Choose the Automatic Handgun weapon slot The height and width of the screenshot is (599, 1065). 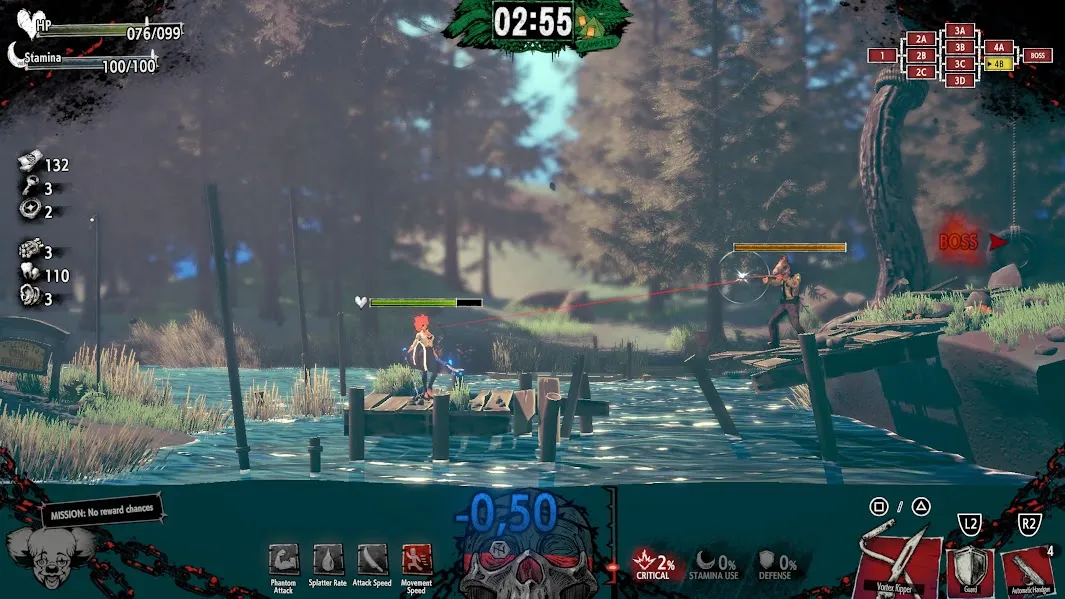click(1028, 571)
